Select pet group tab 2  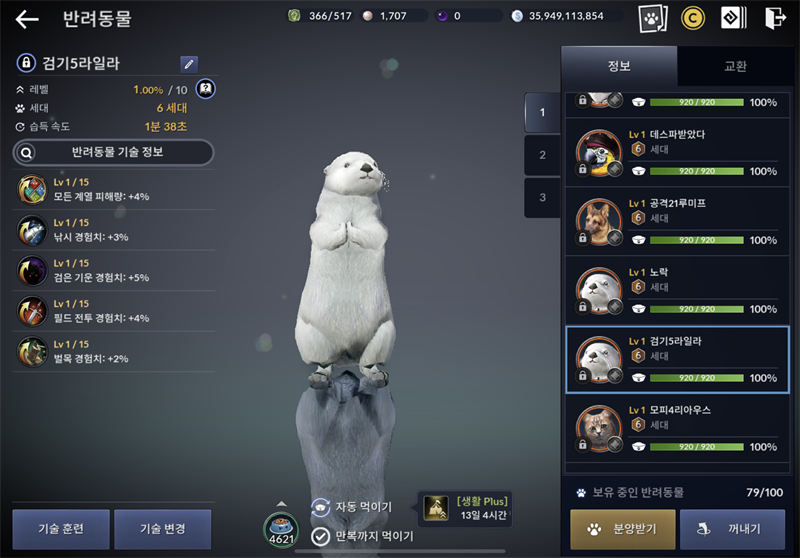(x=542, y=155)
